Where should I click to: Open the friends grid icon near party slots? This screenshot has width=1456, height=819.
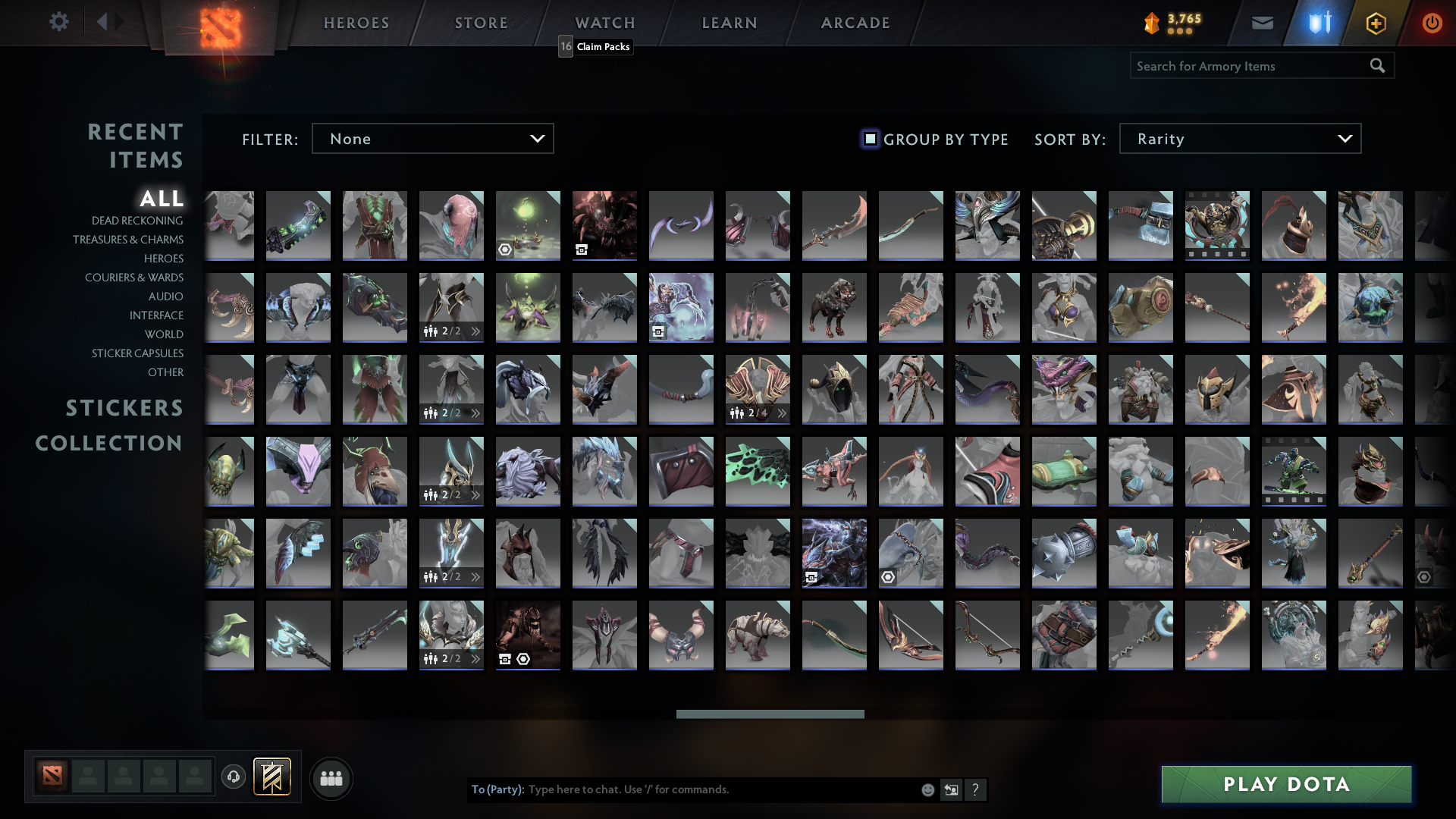331,778
